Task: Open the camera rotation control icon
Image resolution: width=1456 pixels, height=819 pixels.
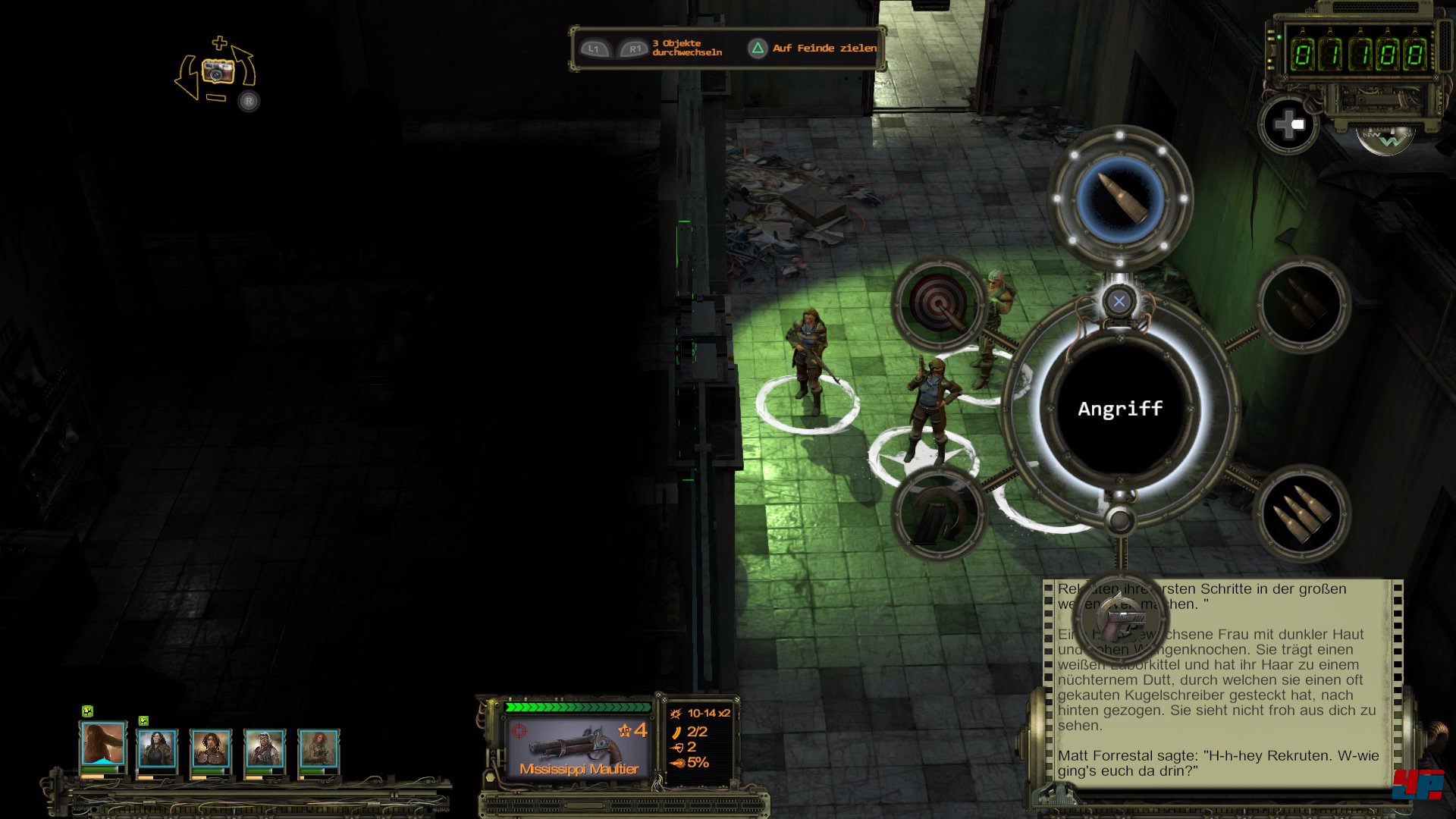Action: pyautogui.click(x=218, y=72)
